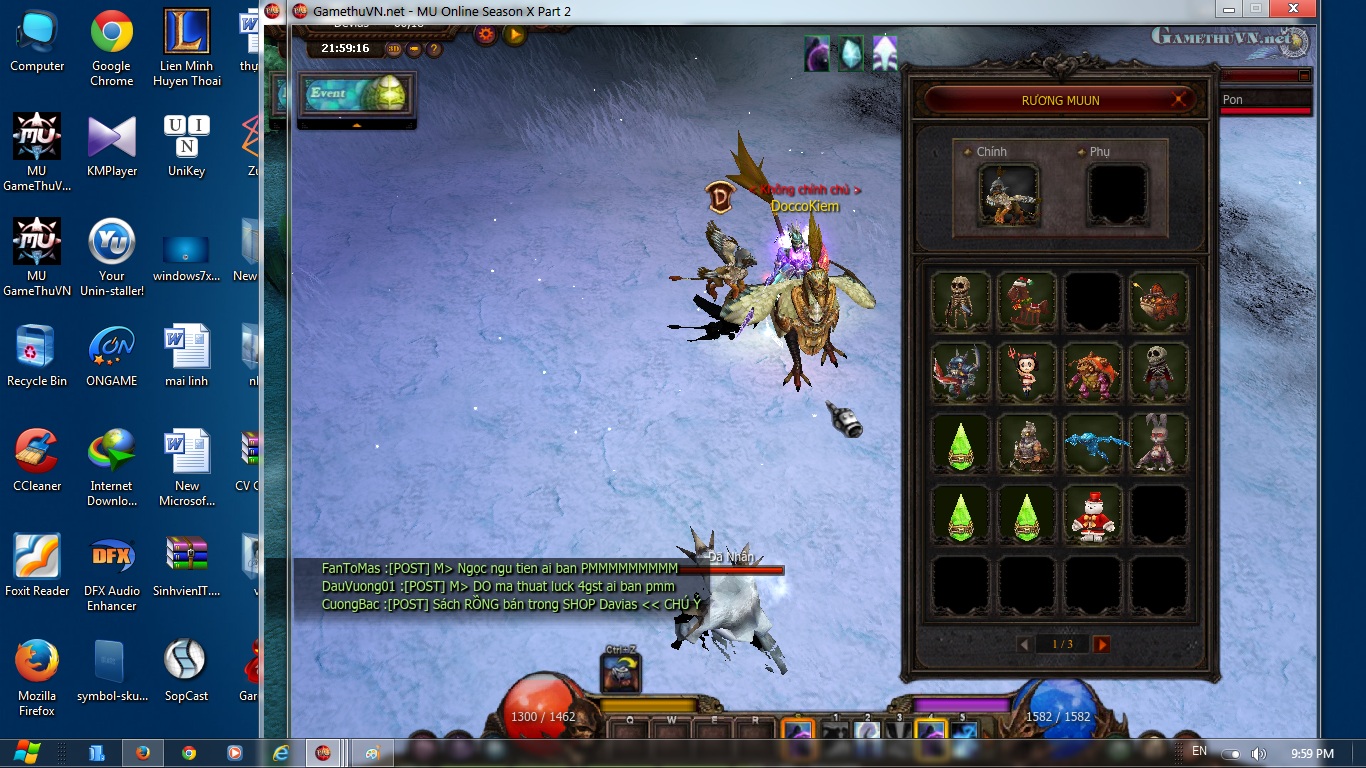Pick the orange lantern fish muun

pos(1158,301)
